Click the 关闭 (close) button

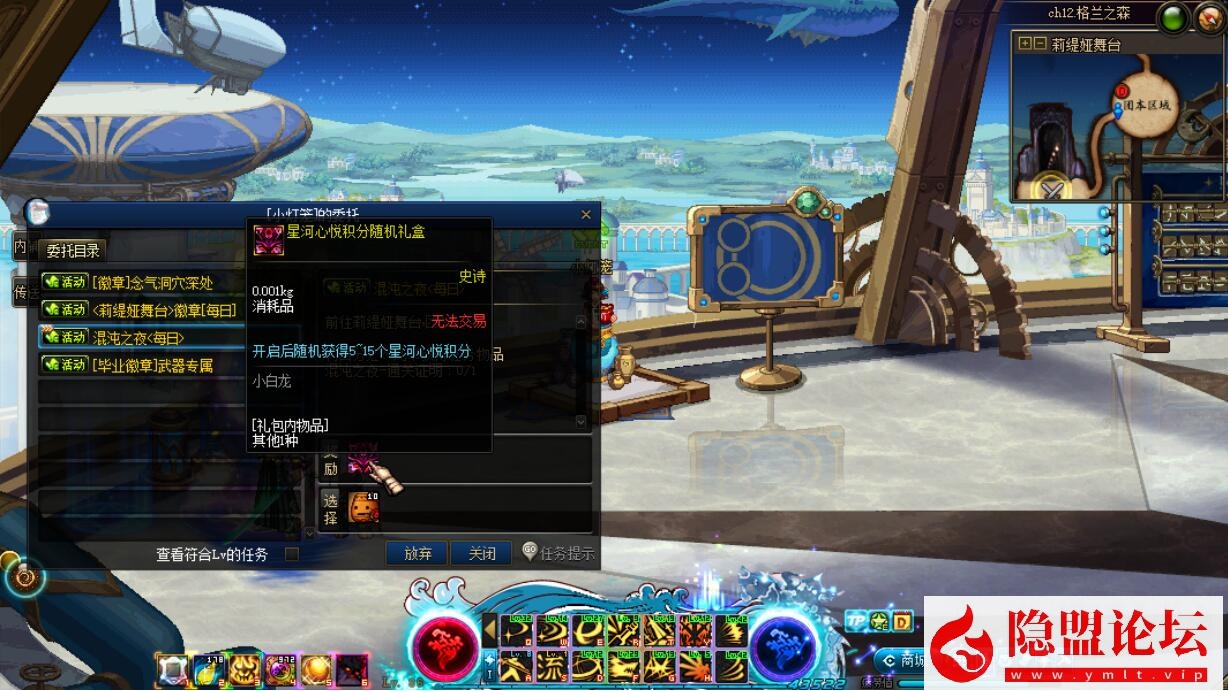(481, 553)
